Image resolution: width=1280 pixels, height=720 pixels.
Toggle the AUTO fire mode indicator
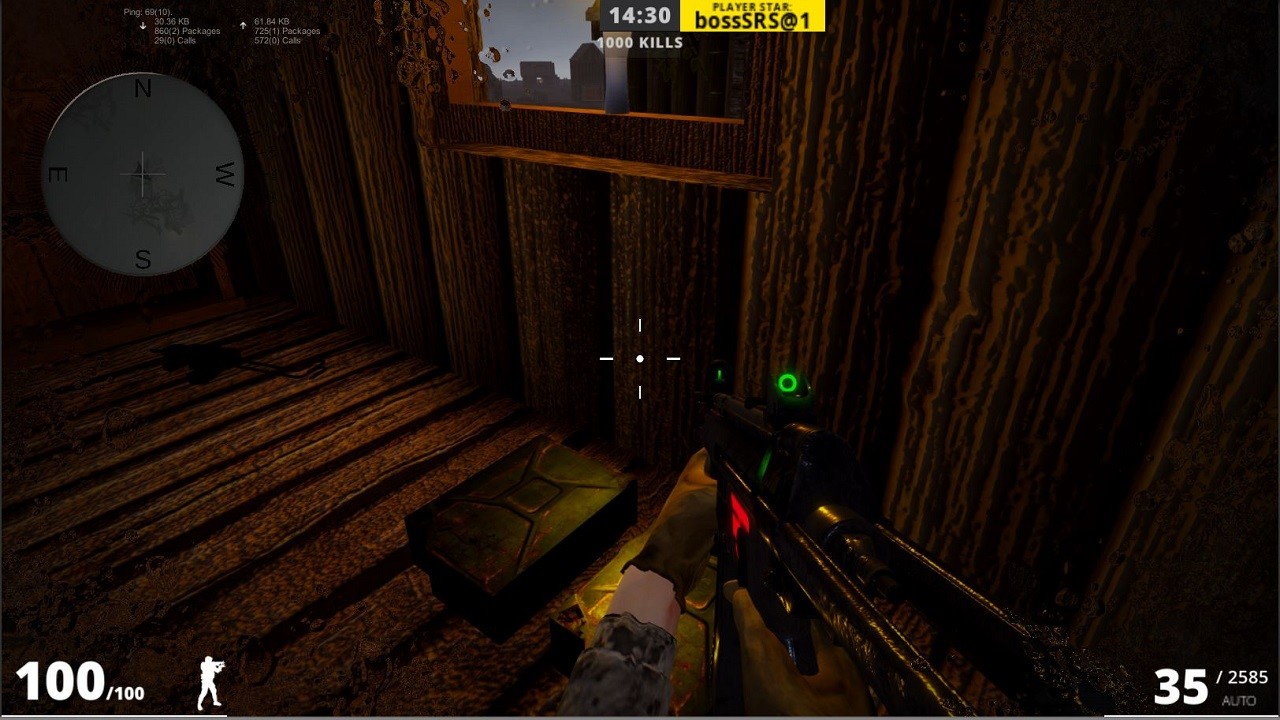tap(1238, 700)
